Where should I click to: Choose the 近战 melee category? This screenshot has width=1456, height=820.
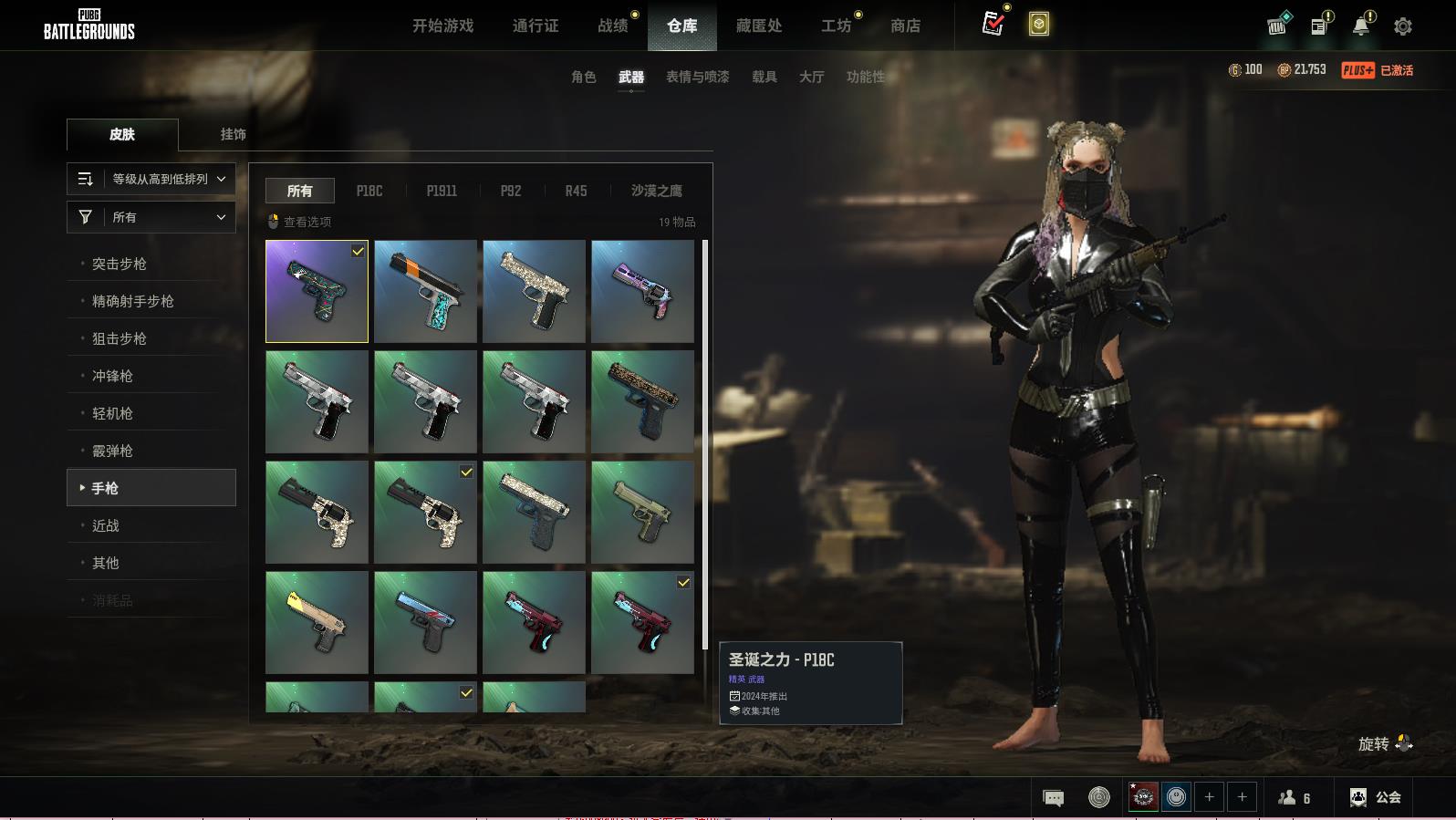106,525
